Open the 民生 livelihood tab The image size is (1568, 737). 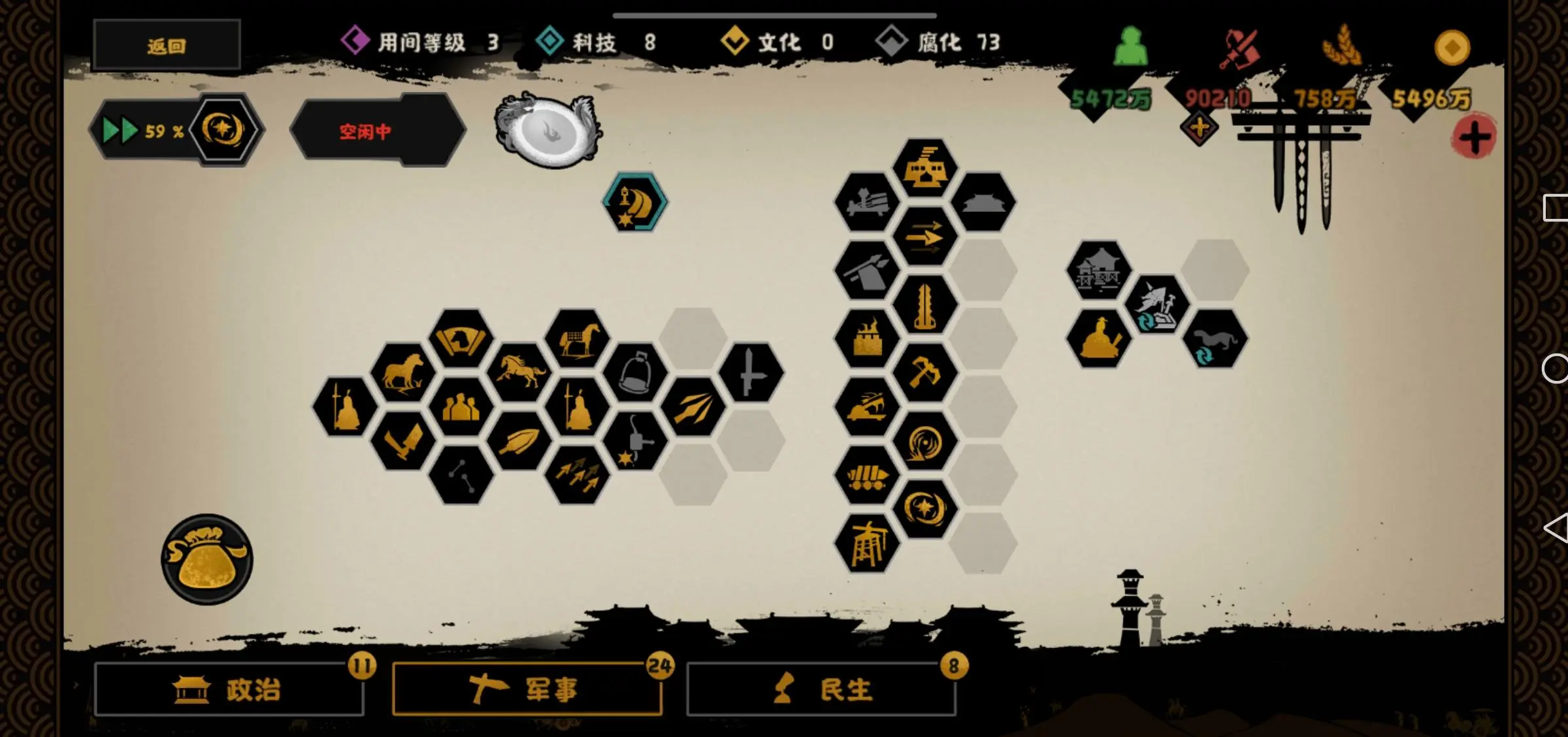(x=821, y=690)
